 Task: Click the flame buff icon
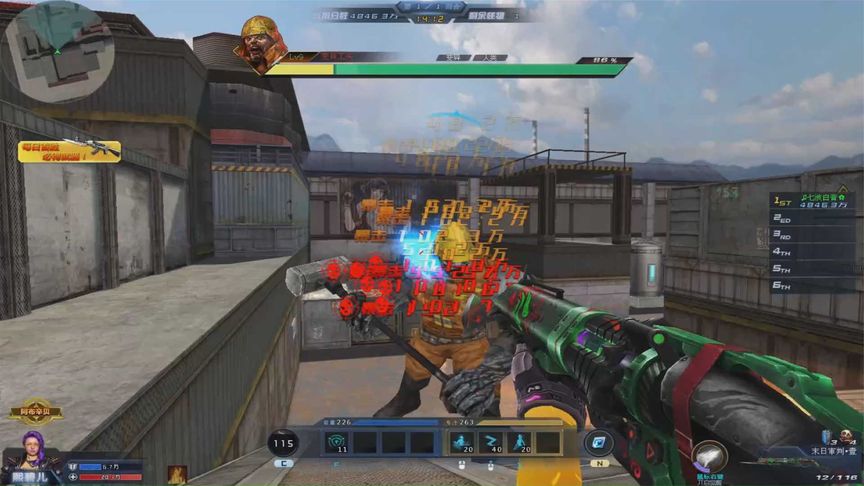[177, 475]
